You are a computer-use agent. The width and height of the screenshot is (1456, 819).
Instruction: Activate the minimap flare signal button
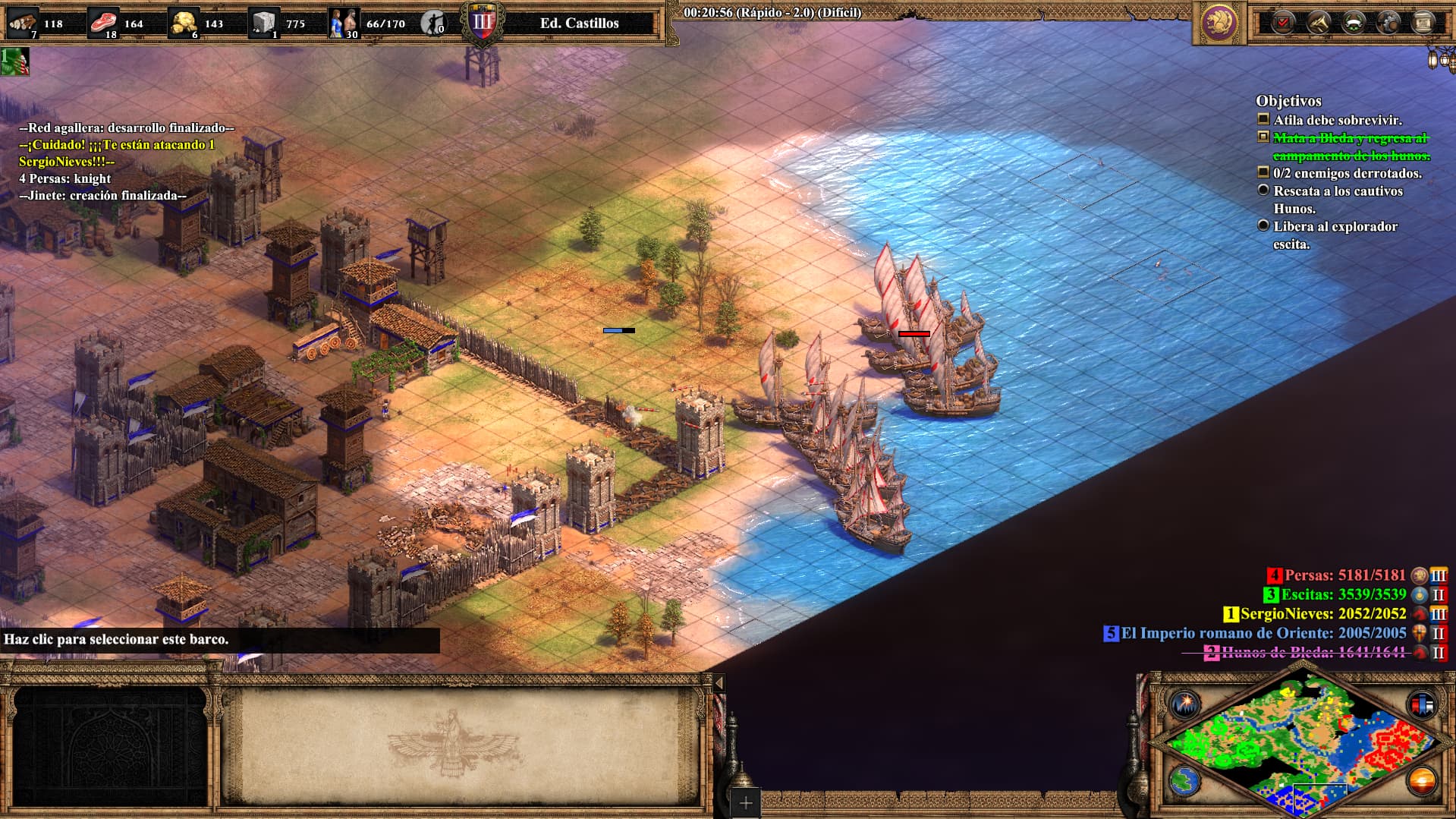[x=1184, y=704]
